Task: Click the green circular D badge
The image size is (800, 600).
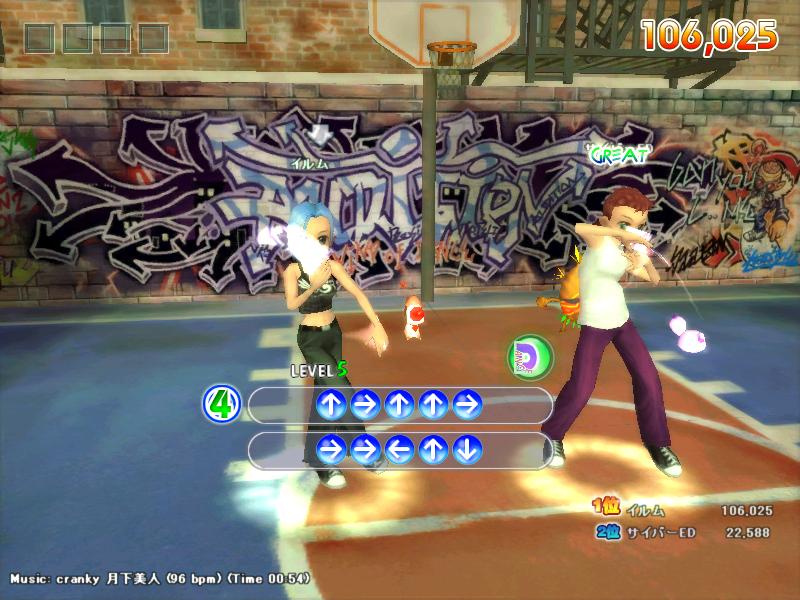Action: (x=529, y=358)
